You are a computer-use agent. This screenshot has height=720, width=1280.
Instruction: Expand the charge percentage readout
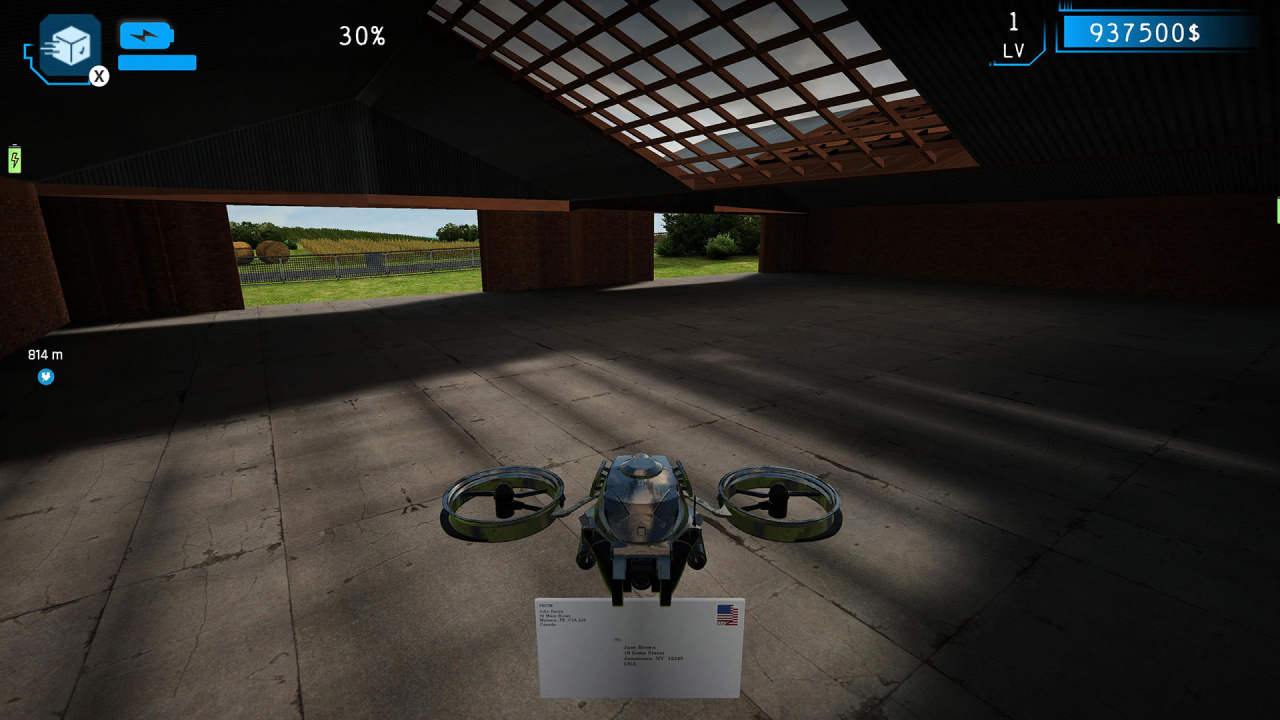click(360, 34)
